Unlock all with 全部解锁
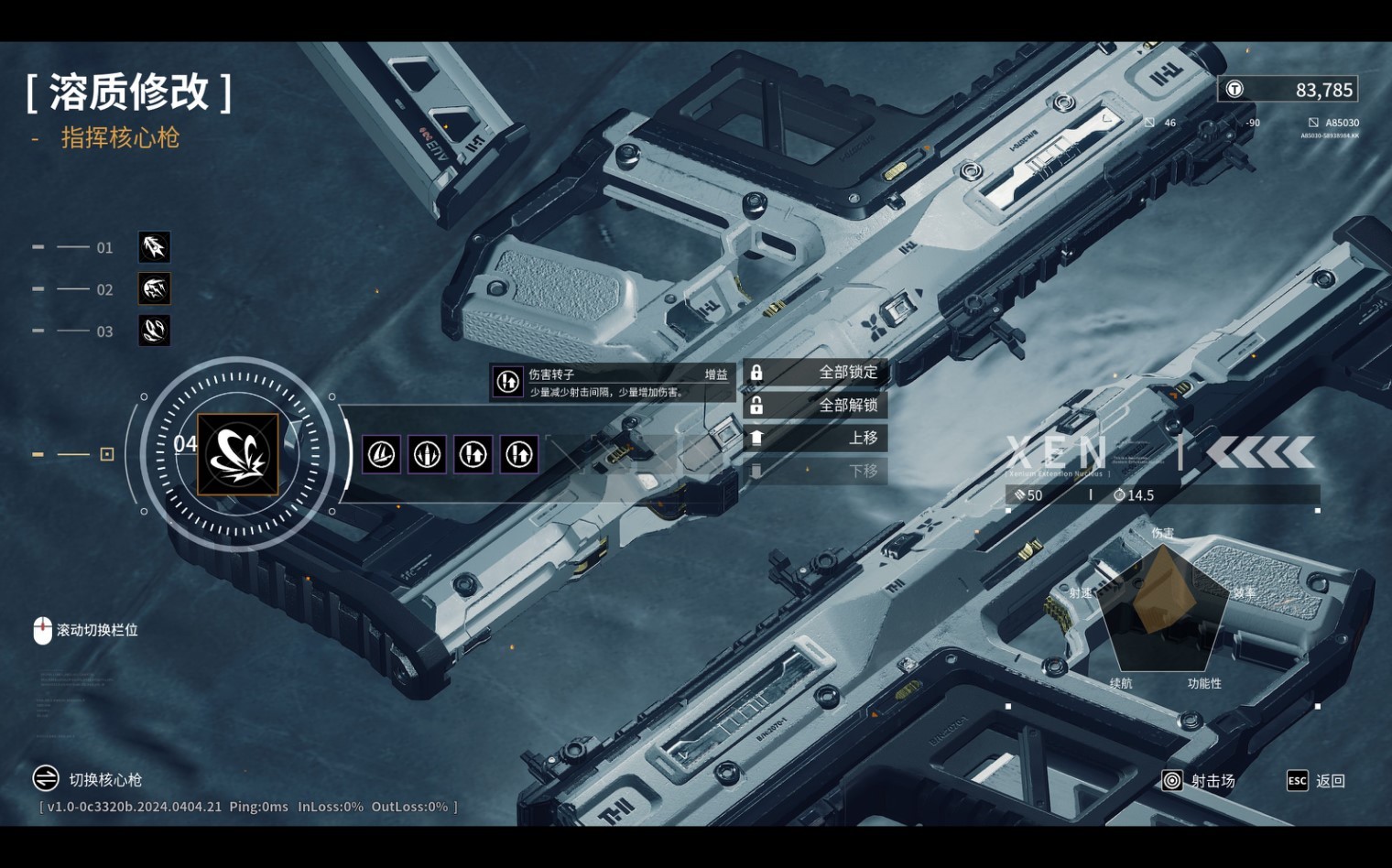 coord(815,406)
